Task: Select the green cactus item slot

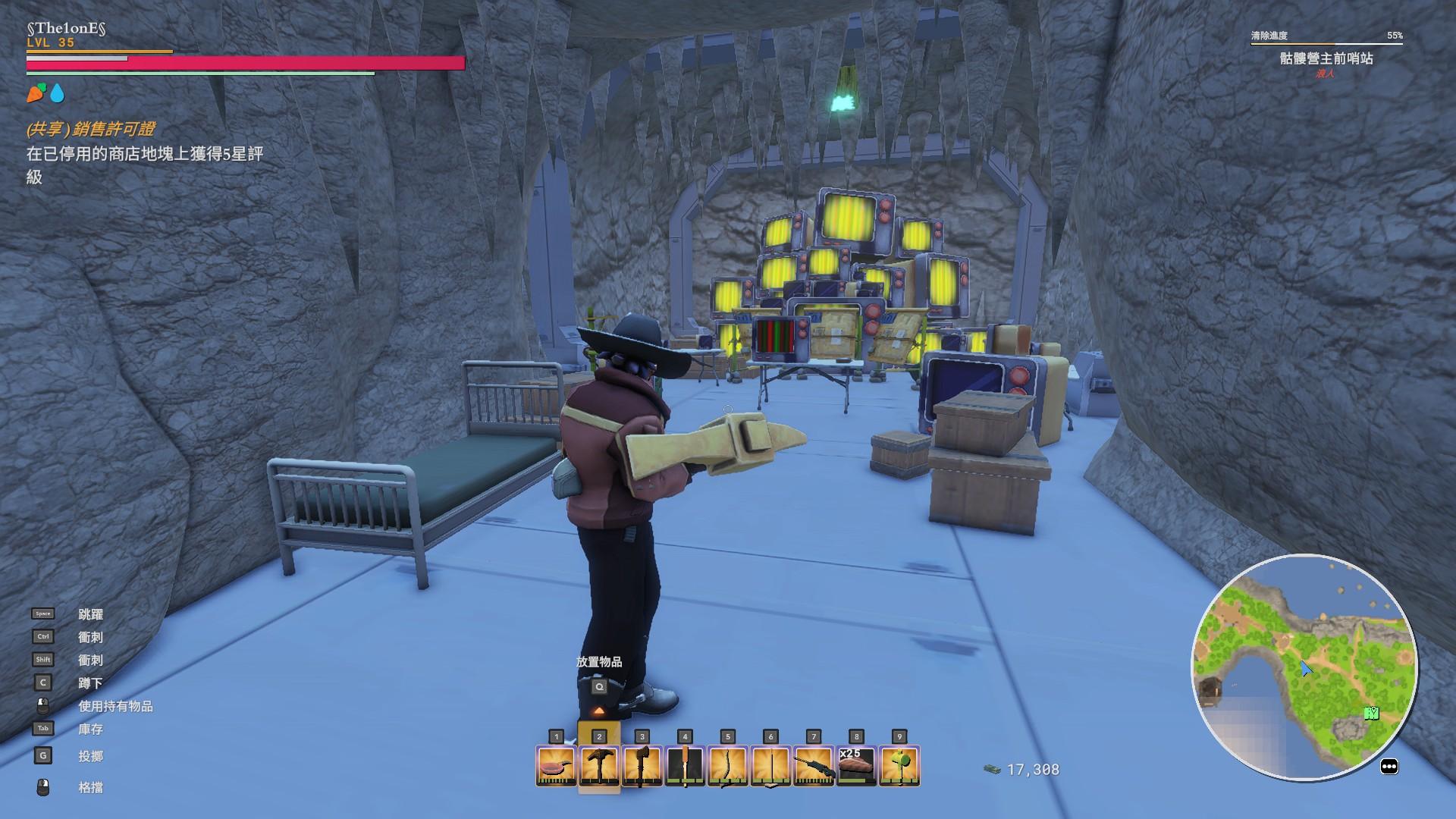Action: coord(899,765)
